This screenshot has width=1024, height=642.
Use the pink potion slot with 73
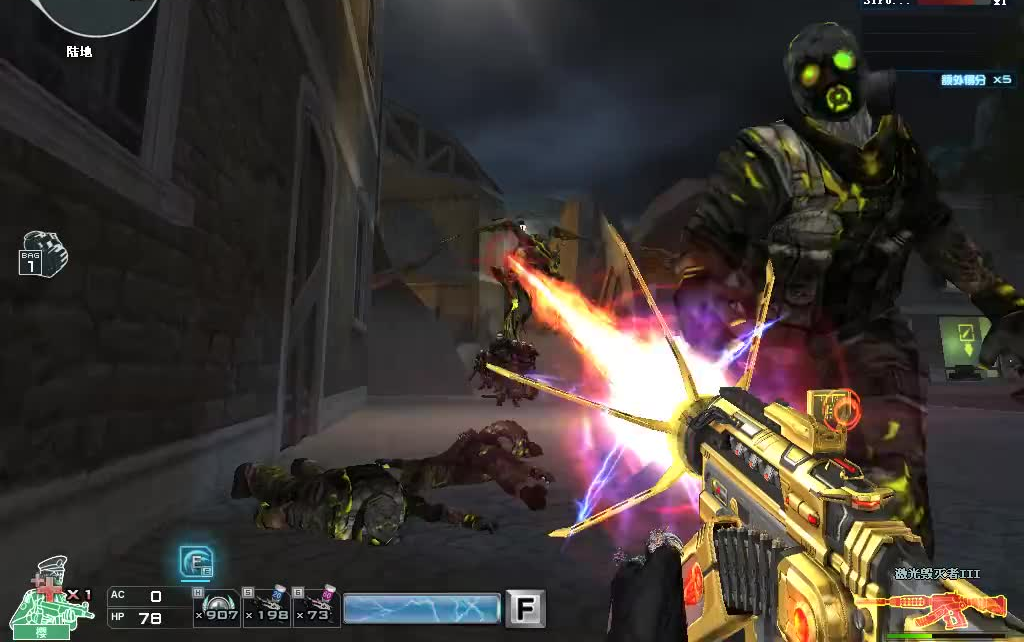pyautogui.click(x=316, y=606)
